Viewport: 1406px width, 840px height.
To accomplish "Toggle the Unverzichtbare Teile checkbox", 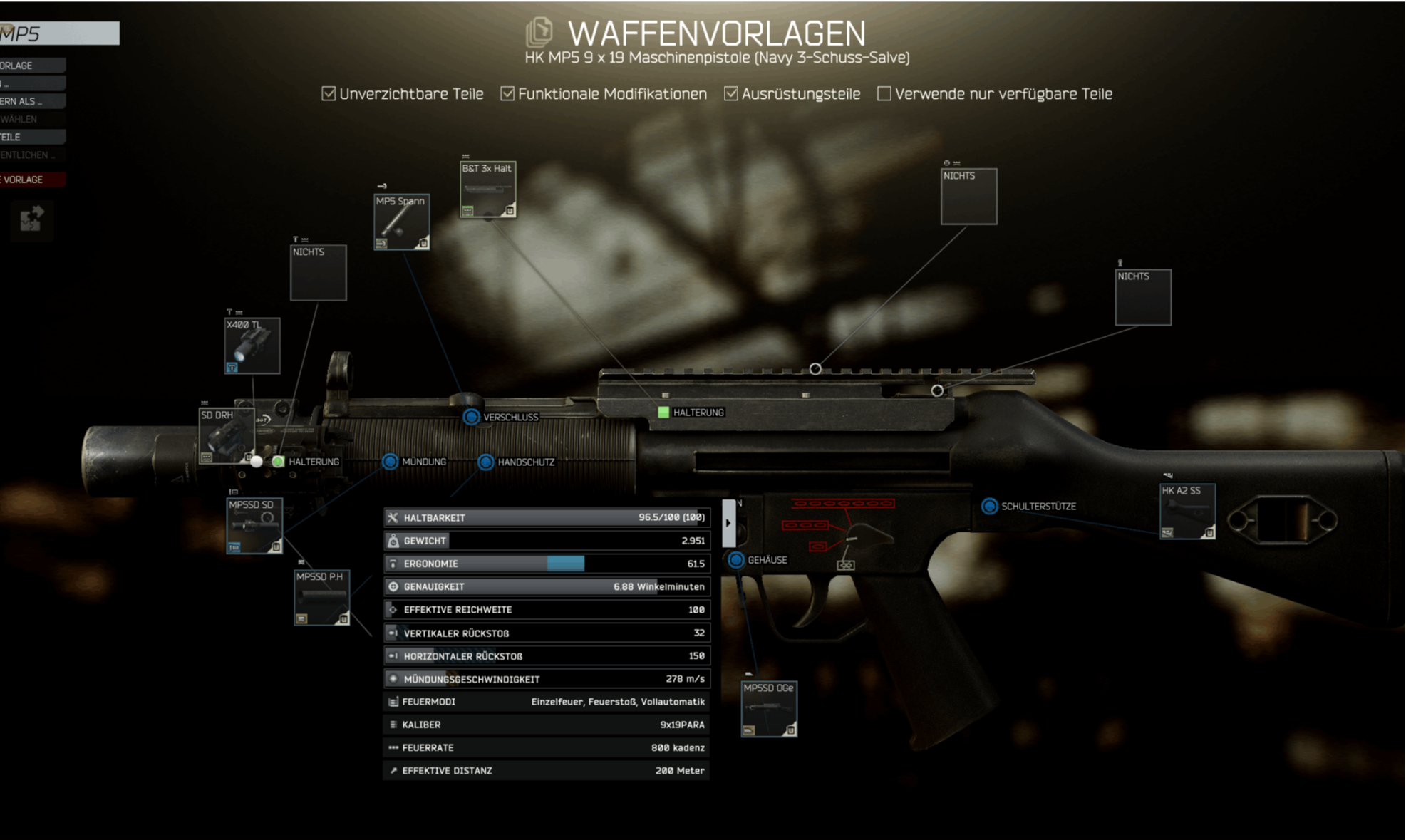I will tap(329, 94).
